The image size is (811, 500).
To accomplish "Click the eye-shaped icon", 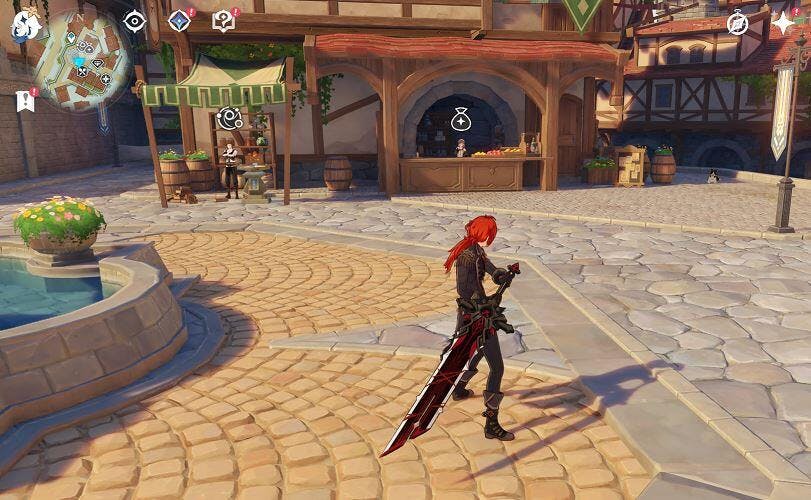I will 134,20.
